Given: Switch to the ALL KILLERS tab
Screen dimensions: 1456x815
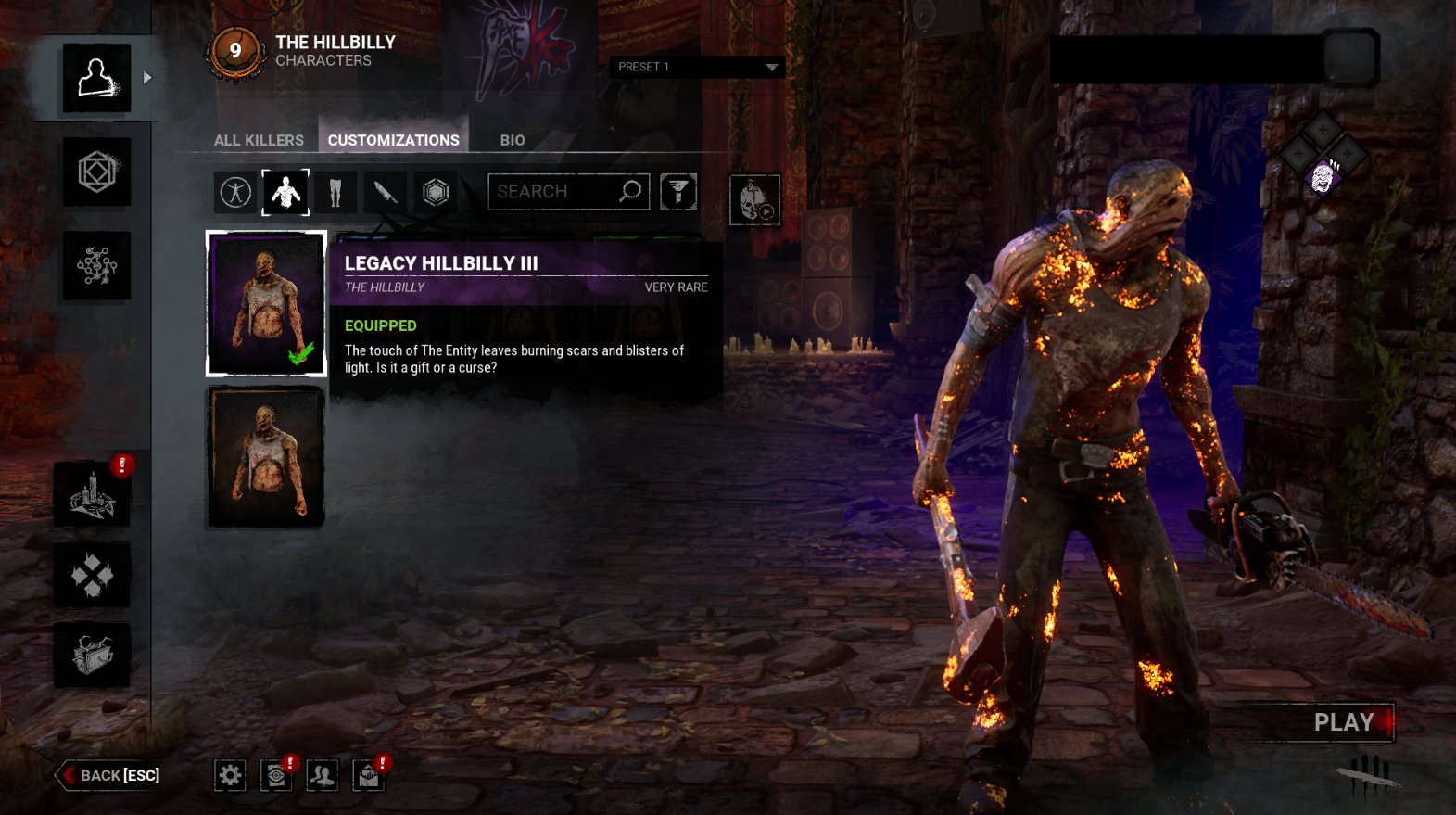Looking at the screenshot, I should 259,140.
